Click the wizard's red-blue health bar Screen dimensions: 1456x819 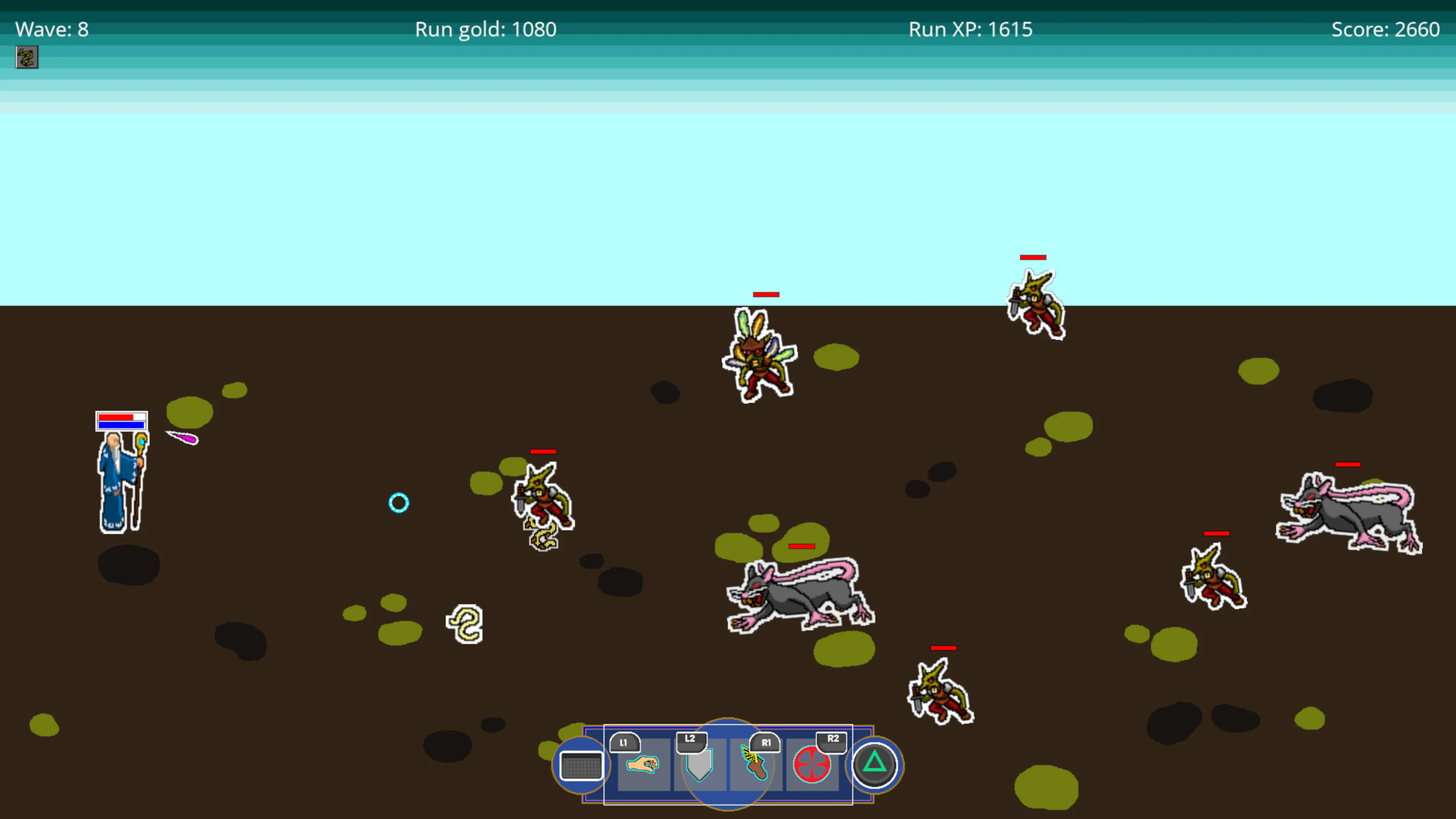[x=121, y=420]
